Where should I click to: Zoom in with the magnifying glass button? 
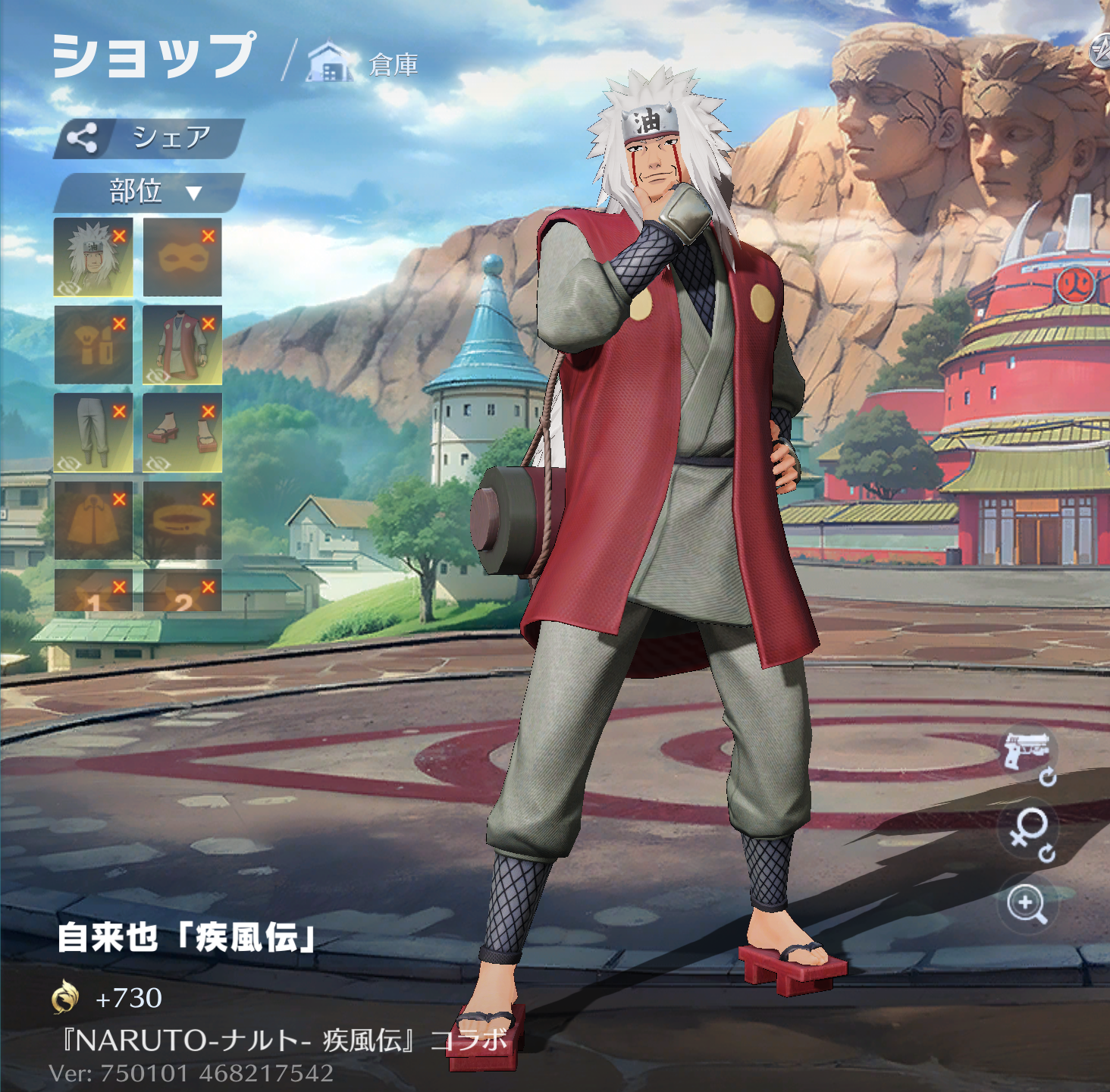point(1027,904)
